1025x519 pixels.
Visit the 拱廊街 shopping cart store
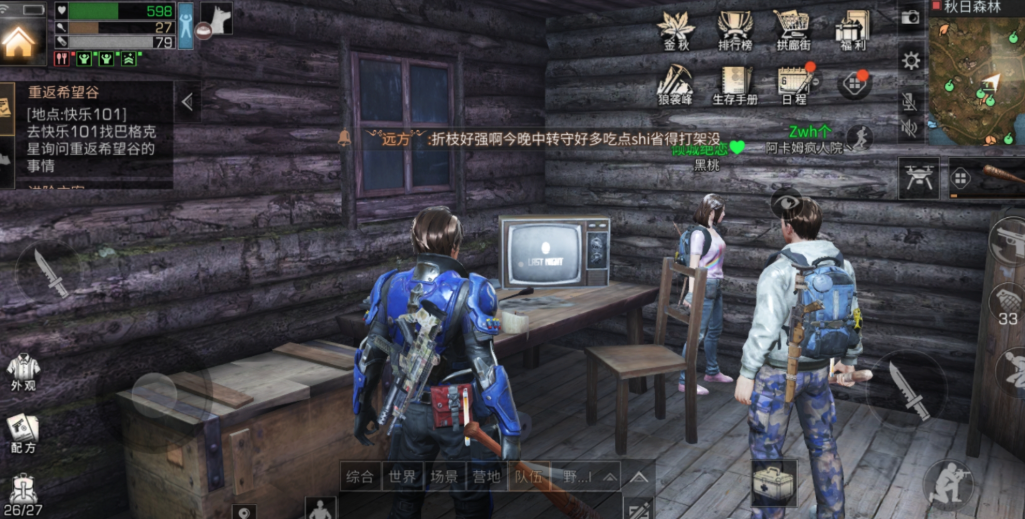(793, 28)
